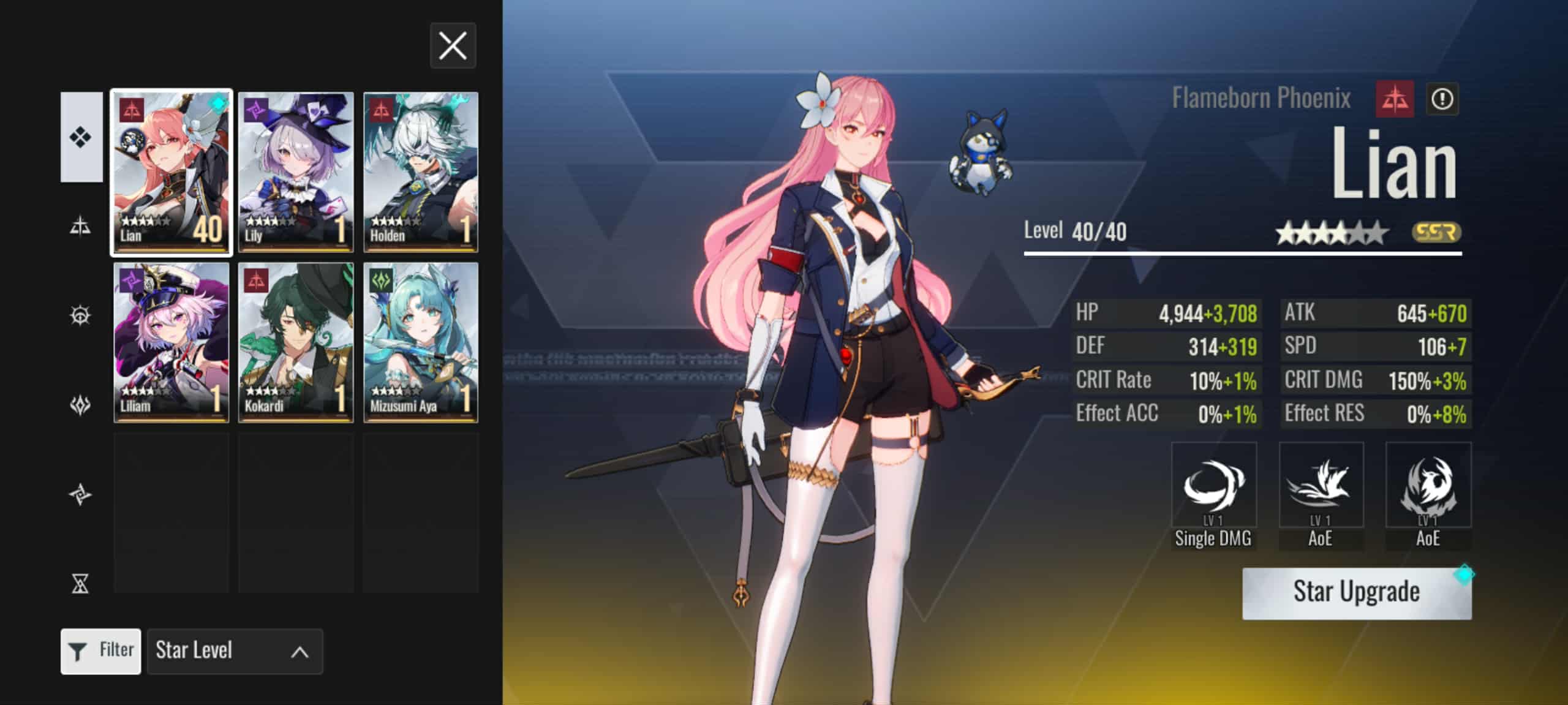
Task: Tap the SSR rarity badge
Action: pyautogui.click(x=1436, y=232)
